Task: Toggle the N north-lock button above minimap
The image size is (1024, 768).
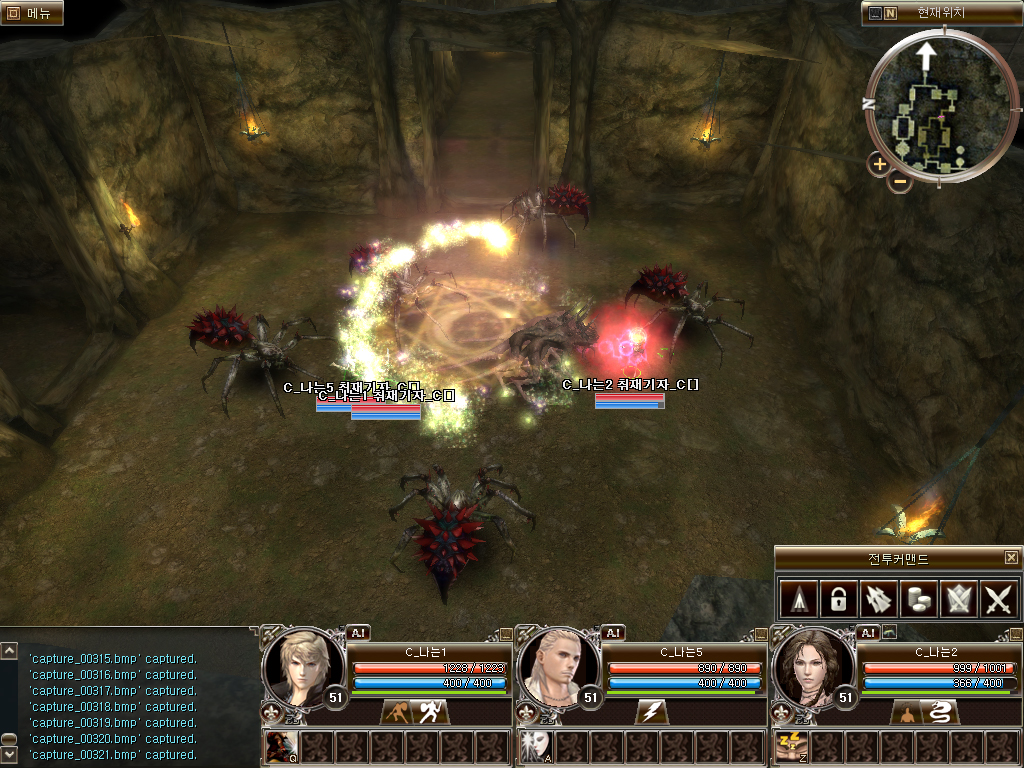Action: click(890, 14)
